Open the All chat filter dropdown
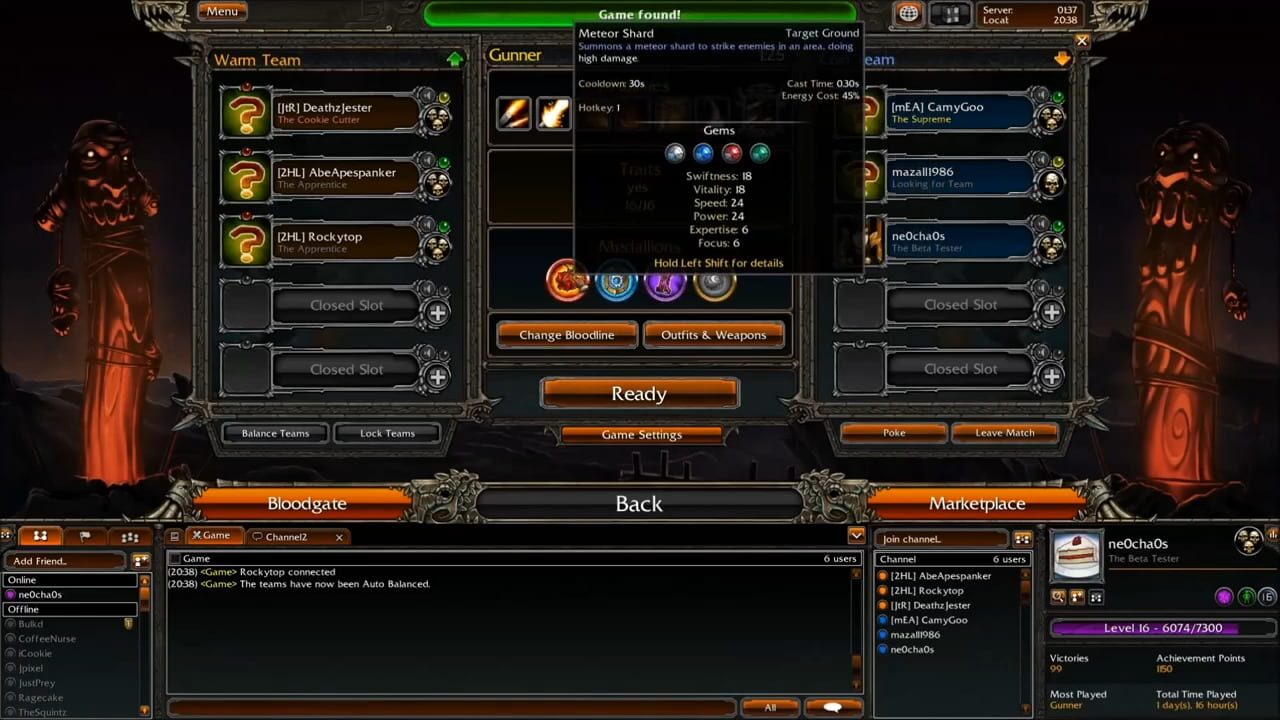This screenshot has height=720, width=1280. pyautogui.click(x=770, y=707)
